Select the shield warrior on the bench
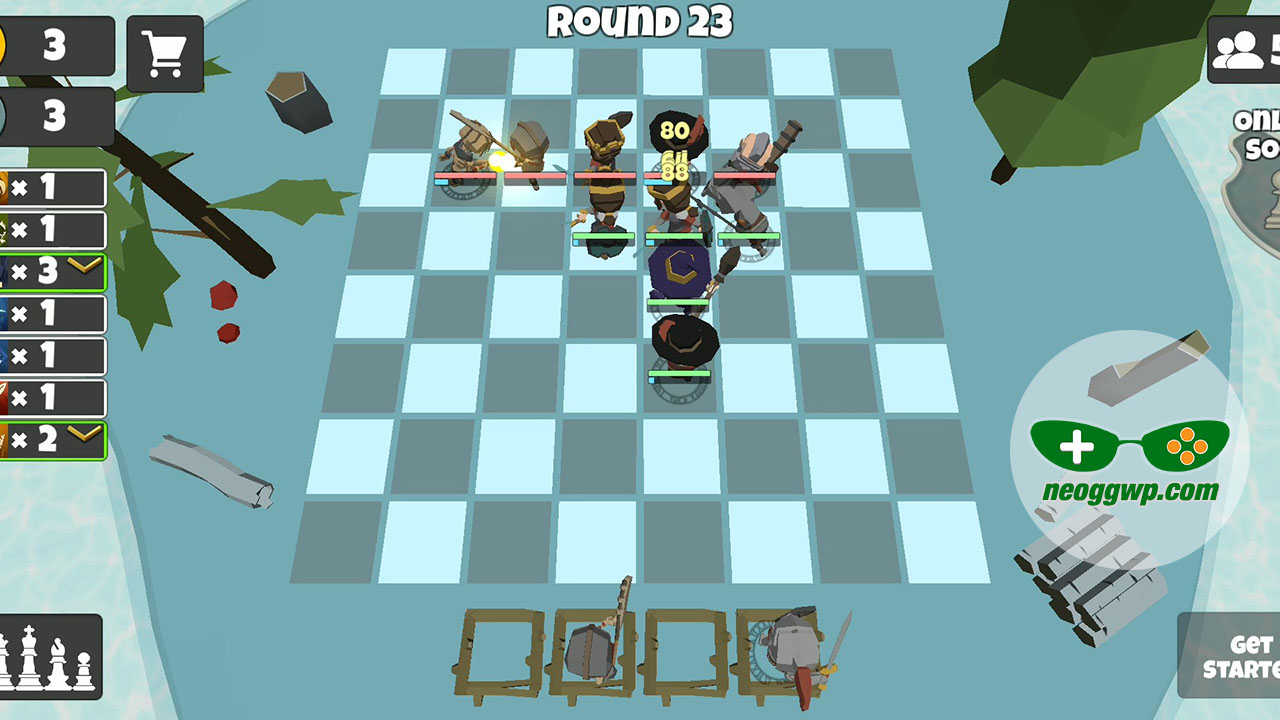The height and width of the screenshot is (720, 1280). point(590,650)
